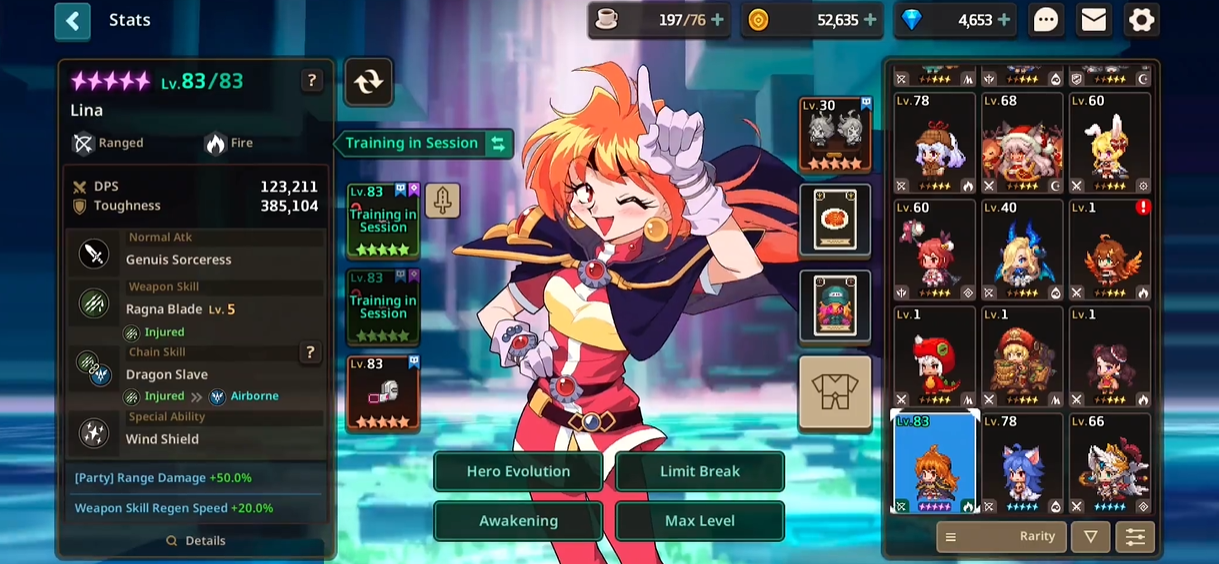Add more gems with plus button

click(1004, 20)
